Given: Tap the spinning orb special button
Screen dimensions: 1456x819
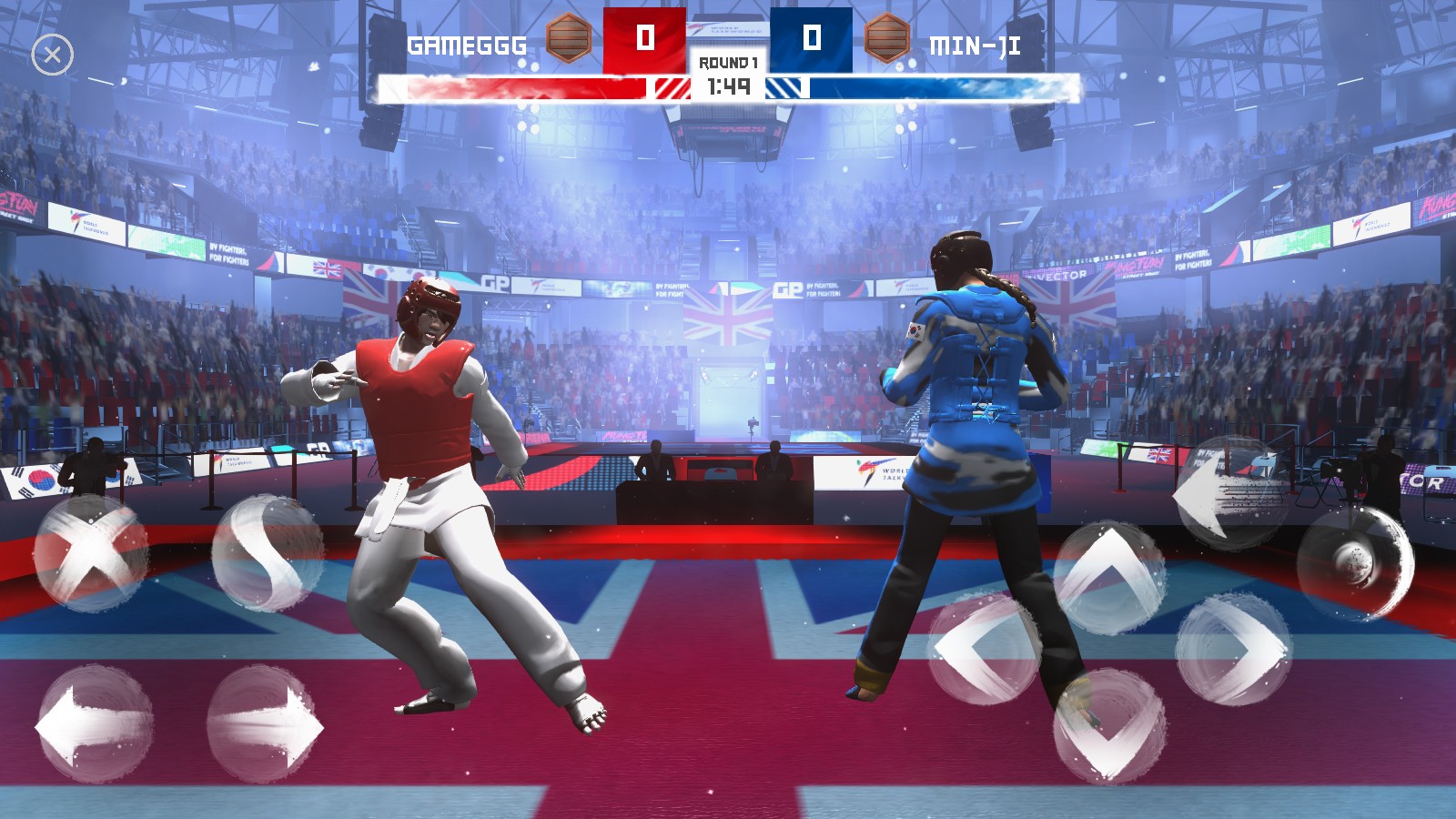Looking at the screenshot, I should pyautogui.click(x=1356, y=562).
